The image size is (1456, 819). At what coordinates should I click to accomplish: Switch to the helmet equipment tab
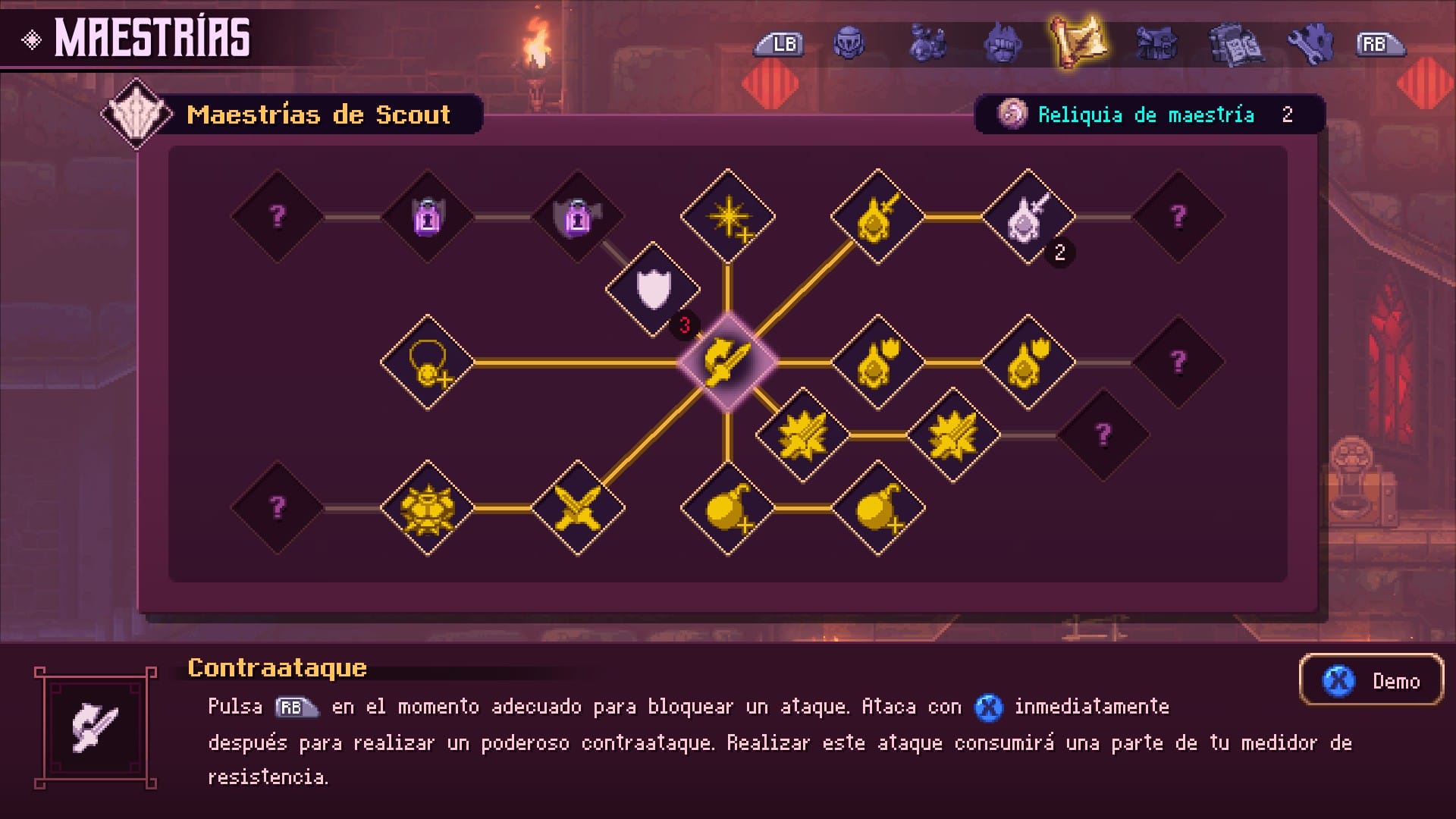tap(849, 44)
